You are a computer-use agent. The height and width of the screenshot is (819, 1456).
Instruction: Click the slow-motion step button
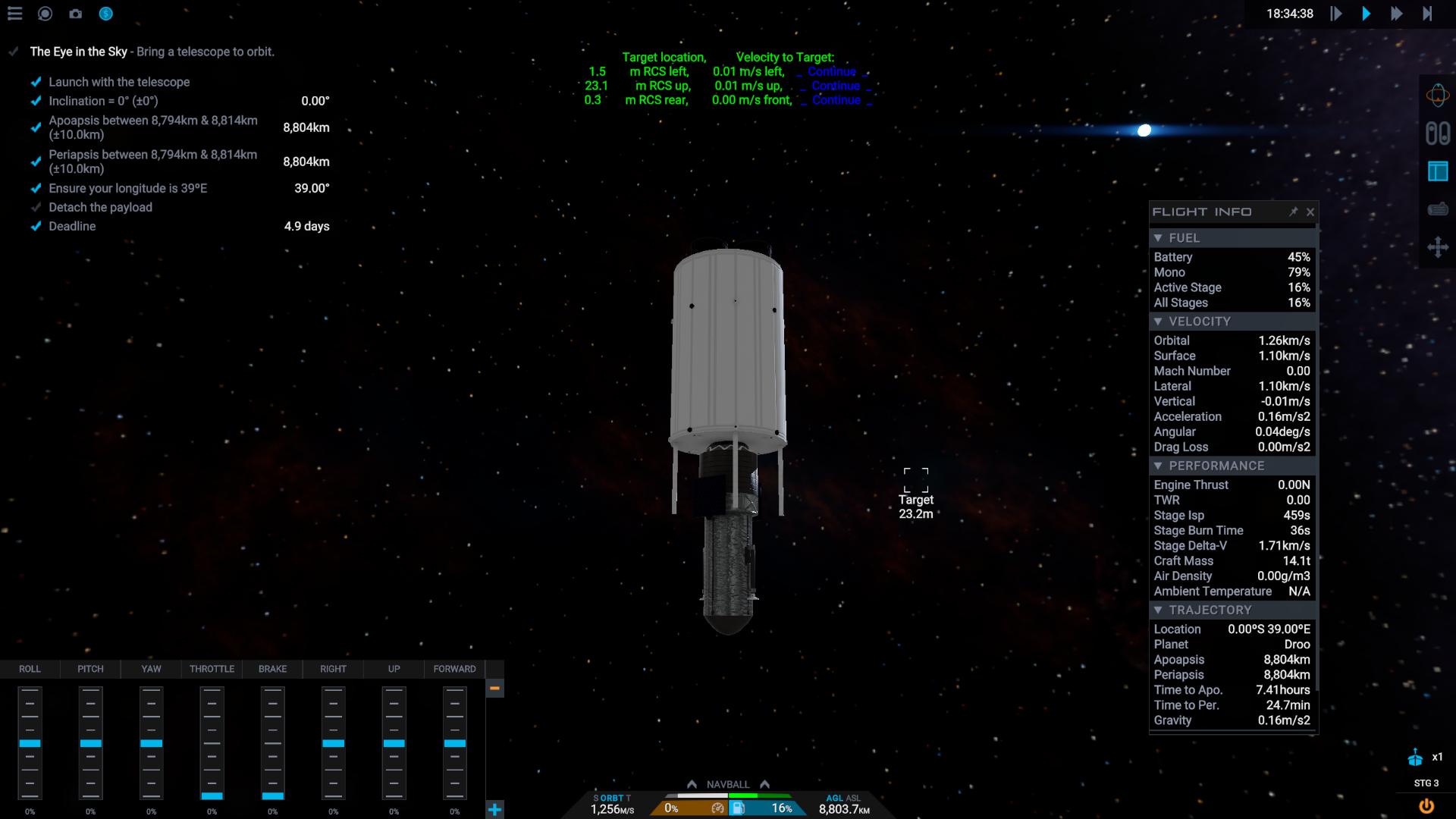tap(1336, 14)
